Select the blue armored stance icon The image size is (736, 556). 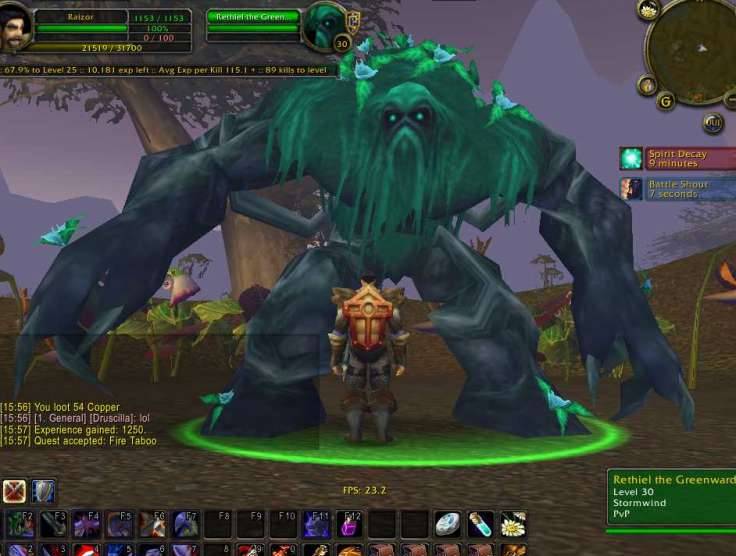[x=45, y=491]
